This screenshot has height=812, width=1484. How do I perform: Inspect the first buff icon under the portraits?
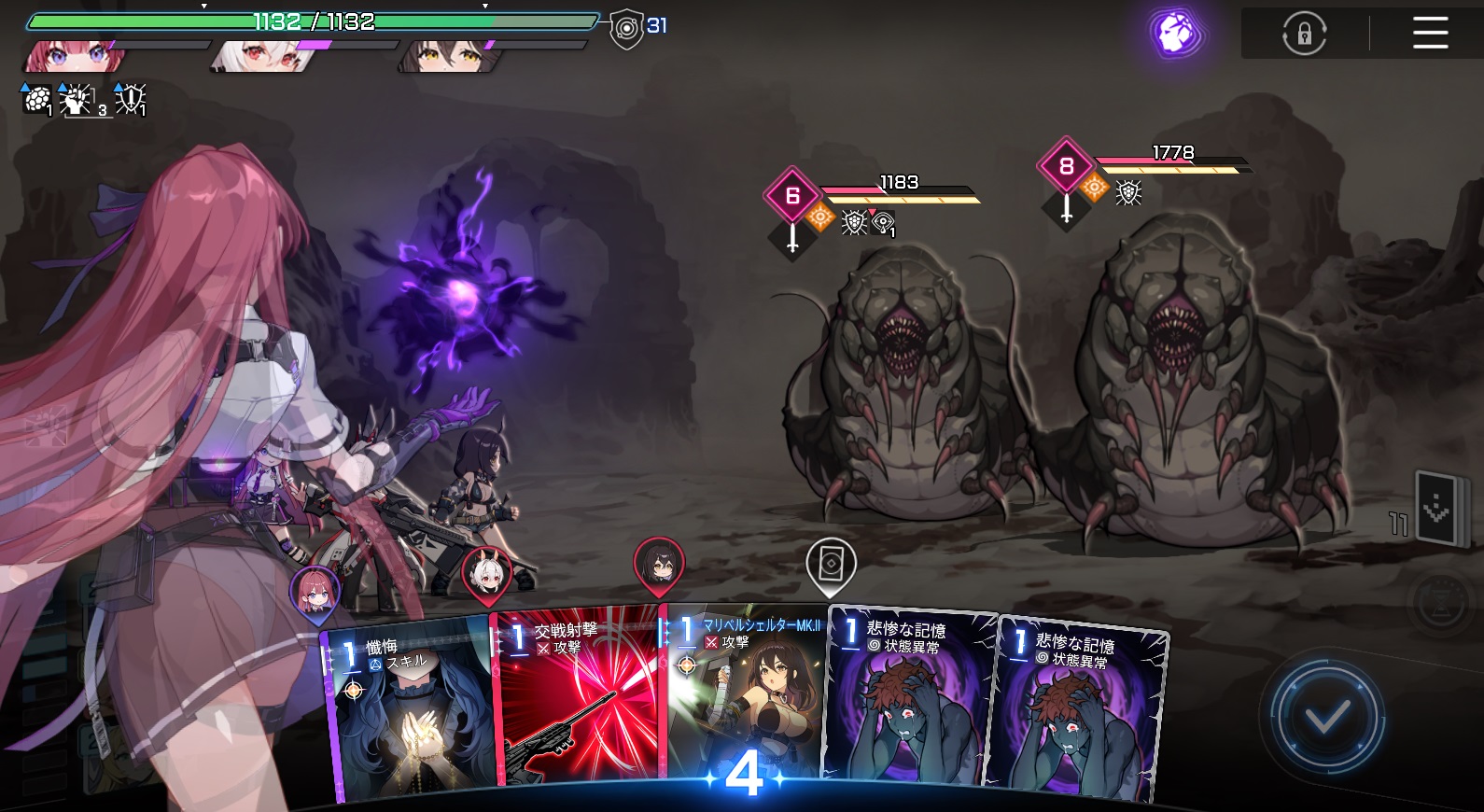[37, 99]
